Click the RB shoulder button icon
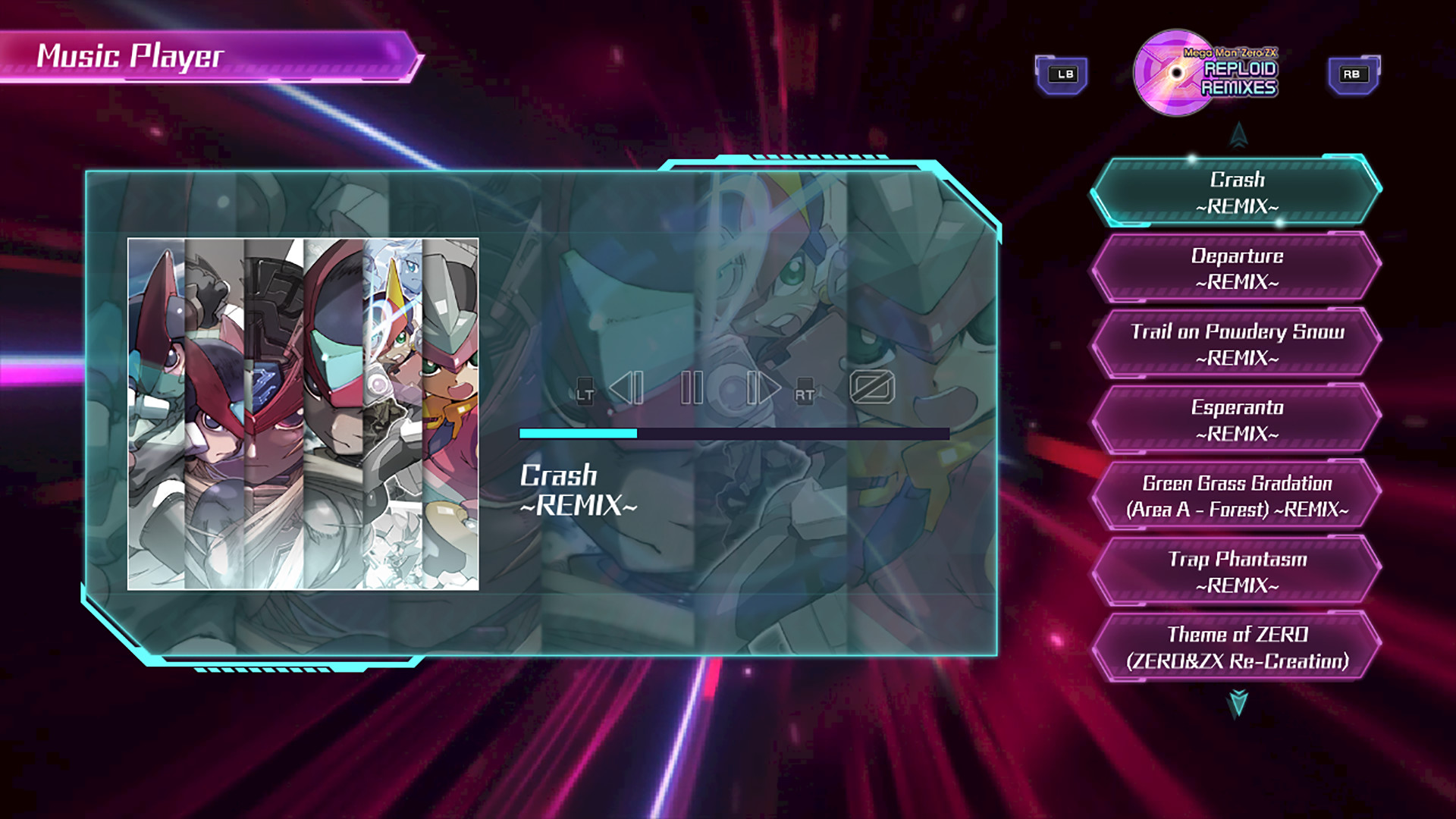Image resolution: width=1456 pixels, height=819 pixels. coord(1352,74)
